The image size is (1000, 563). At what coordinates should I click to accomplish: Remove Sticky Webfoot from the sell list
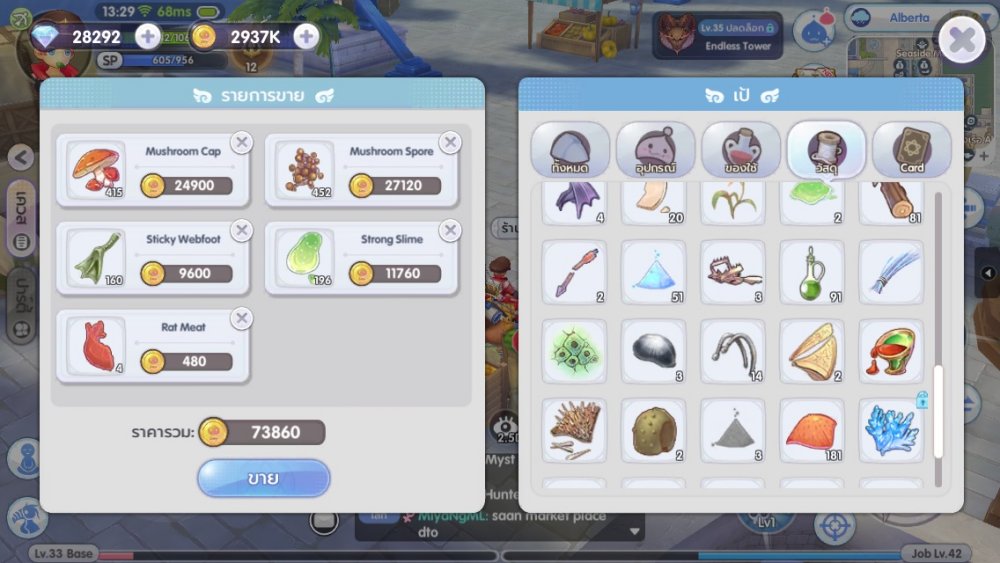pyautogui.click(x=241, y=231)
